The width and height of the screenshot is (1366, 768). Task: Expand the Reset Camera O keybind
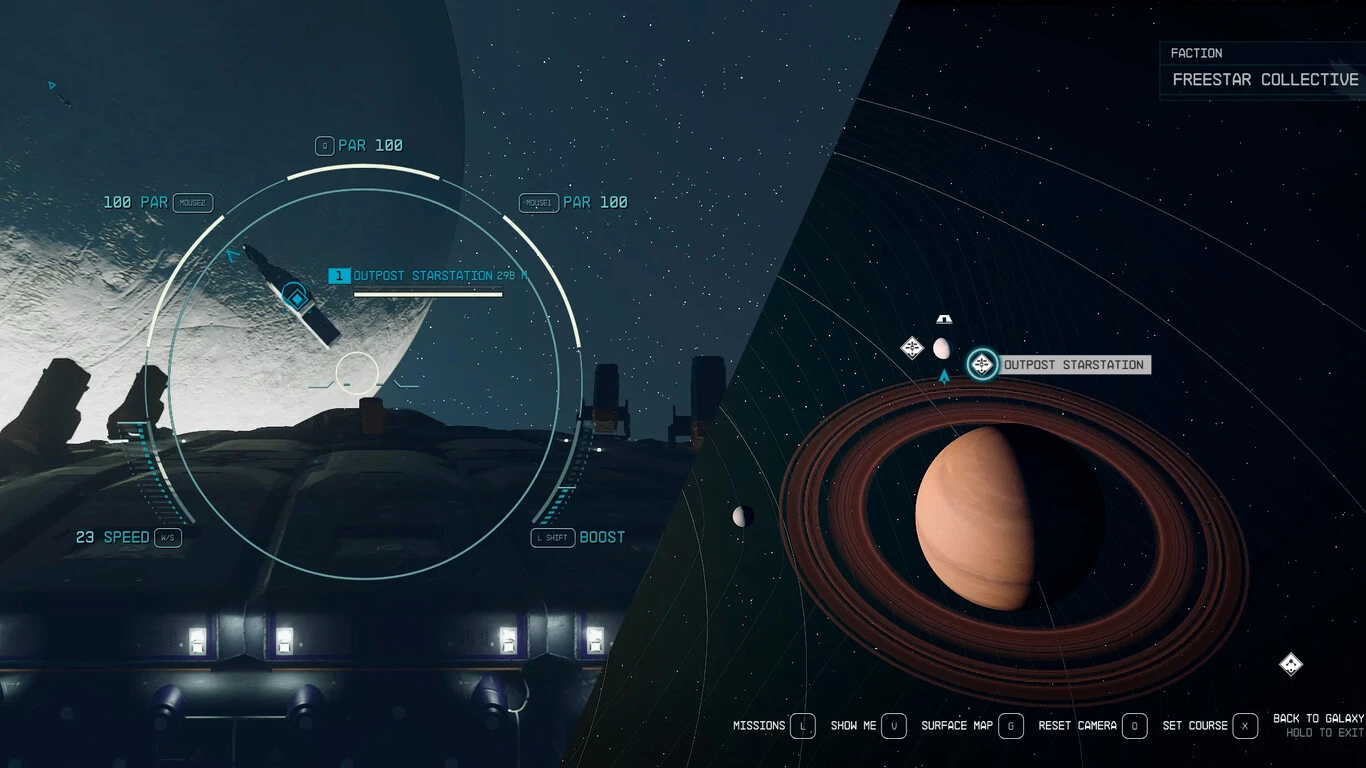coord(1135,726)
